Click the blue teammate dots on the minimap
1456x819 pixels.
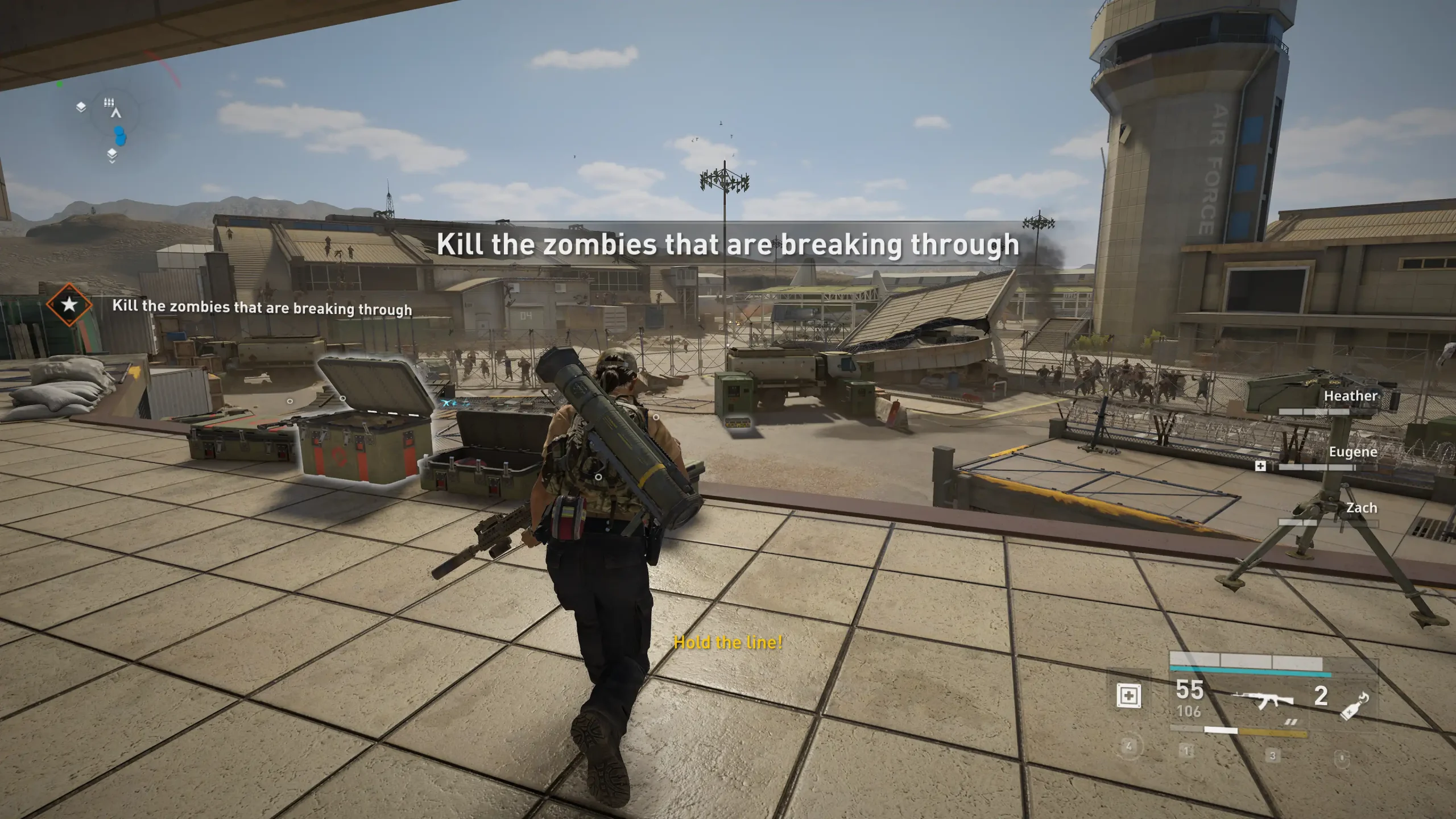tap(119, 136)
